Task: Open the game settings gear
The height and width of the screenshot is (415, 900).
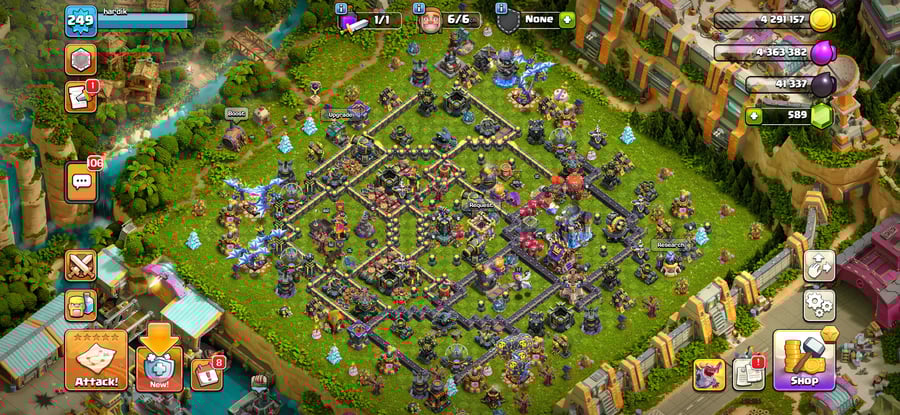Action: click(819, 302)
